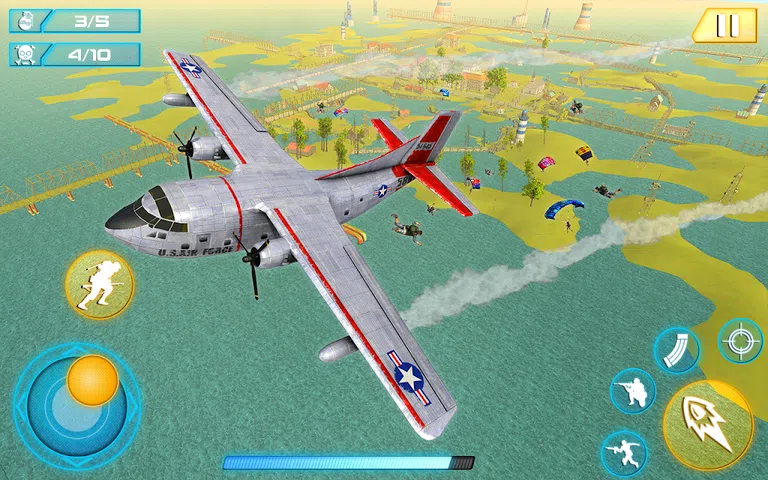This screenshot has height=480, width=768.
Task: Select the crouching soldier stance button
Action: (x=633, y=391)
